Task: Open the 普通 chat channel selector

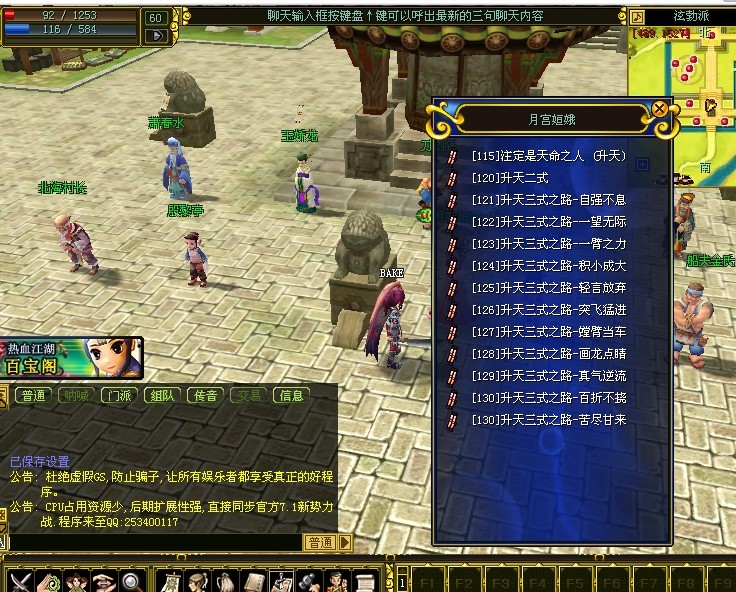Action: 321,542
